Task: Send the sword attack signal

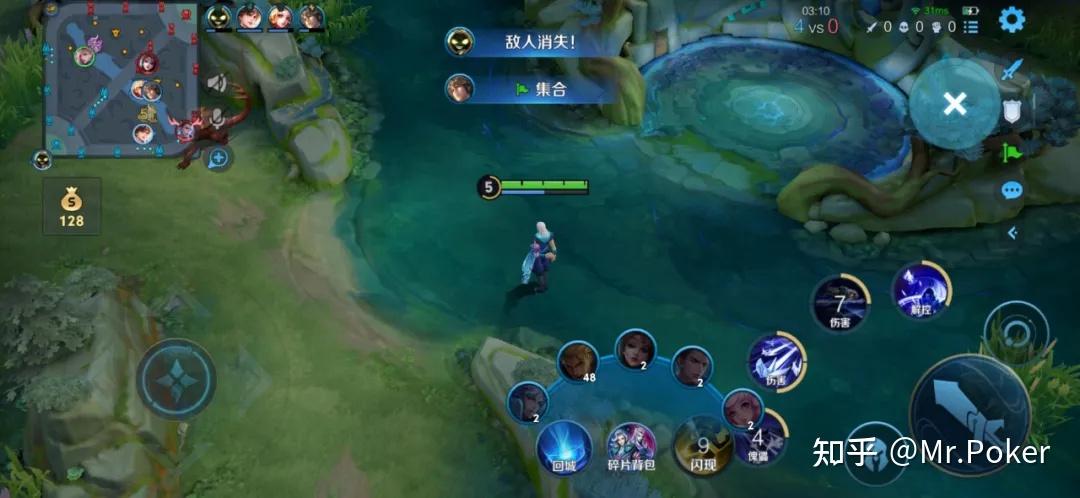Action: [1013, 69]
